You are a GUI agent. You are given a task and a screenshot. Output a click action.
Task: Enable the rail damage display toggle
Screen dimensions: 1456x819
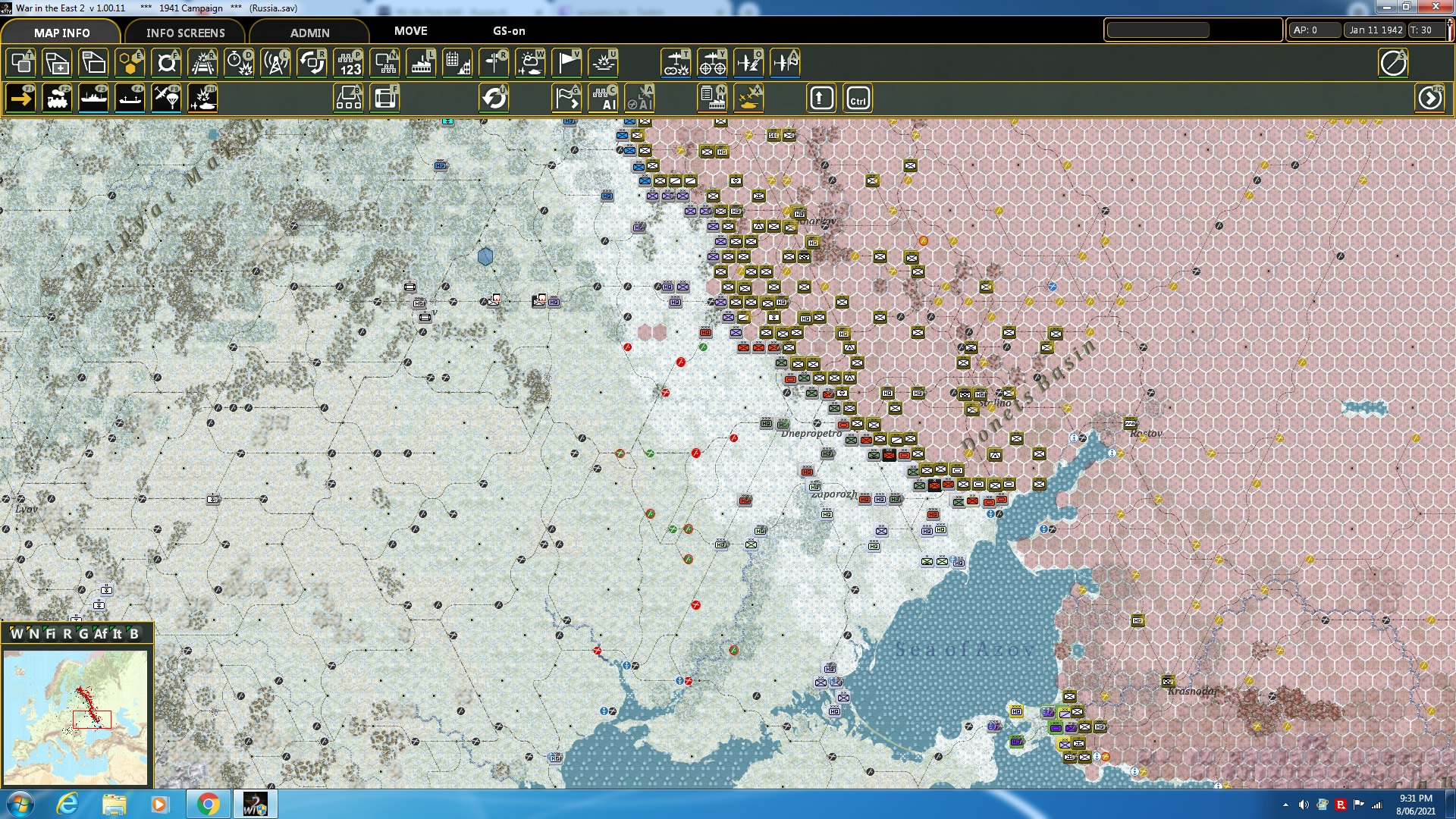[x=202, y=63]
